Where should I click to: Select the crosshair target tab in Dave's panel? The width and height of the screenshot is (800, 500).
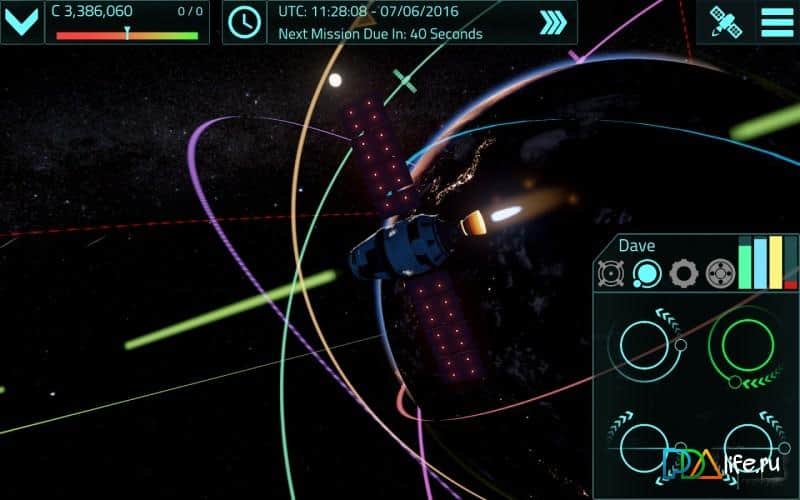point(719,272)
